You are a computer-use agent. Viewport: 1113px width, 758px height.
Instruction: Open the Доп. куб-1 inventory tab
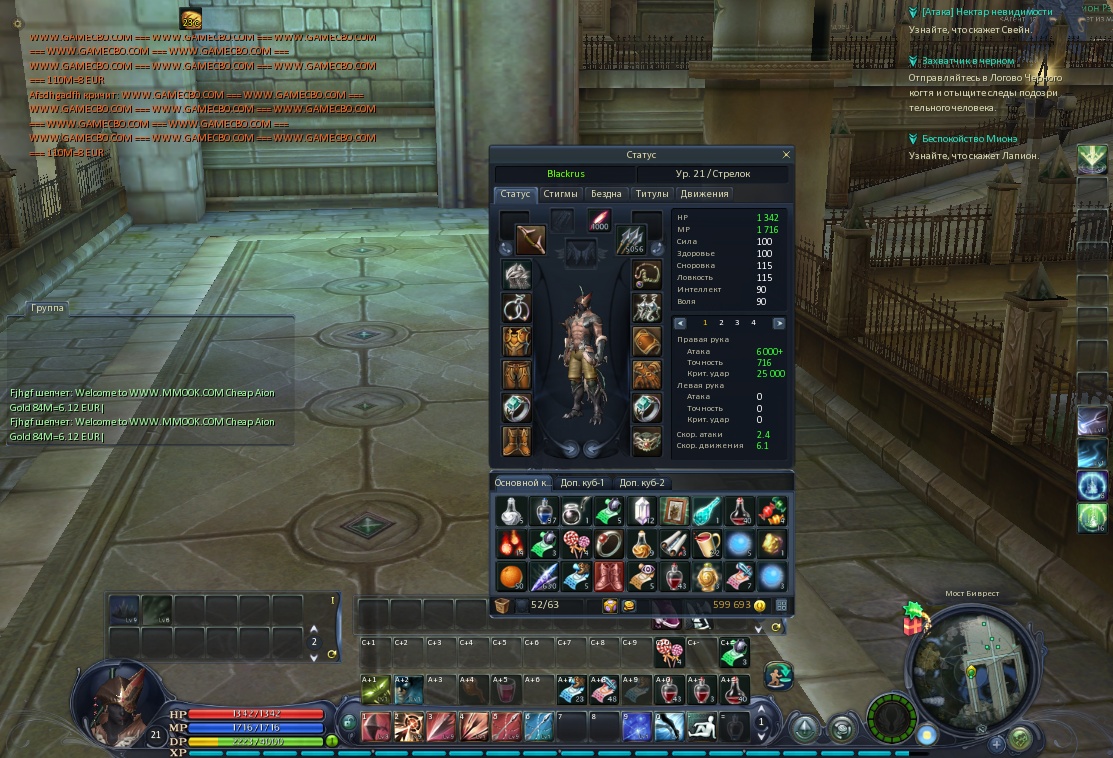[x=583, y=483]
